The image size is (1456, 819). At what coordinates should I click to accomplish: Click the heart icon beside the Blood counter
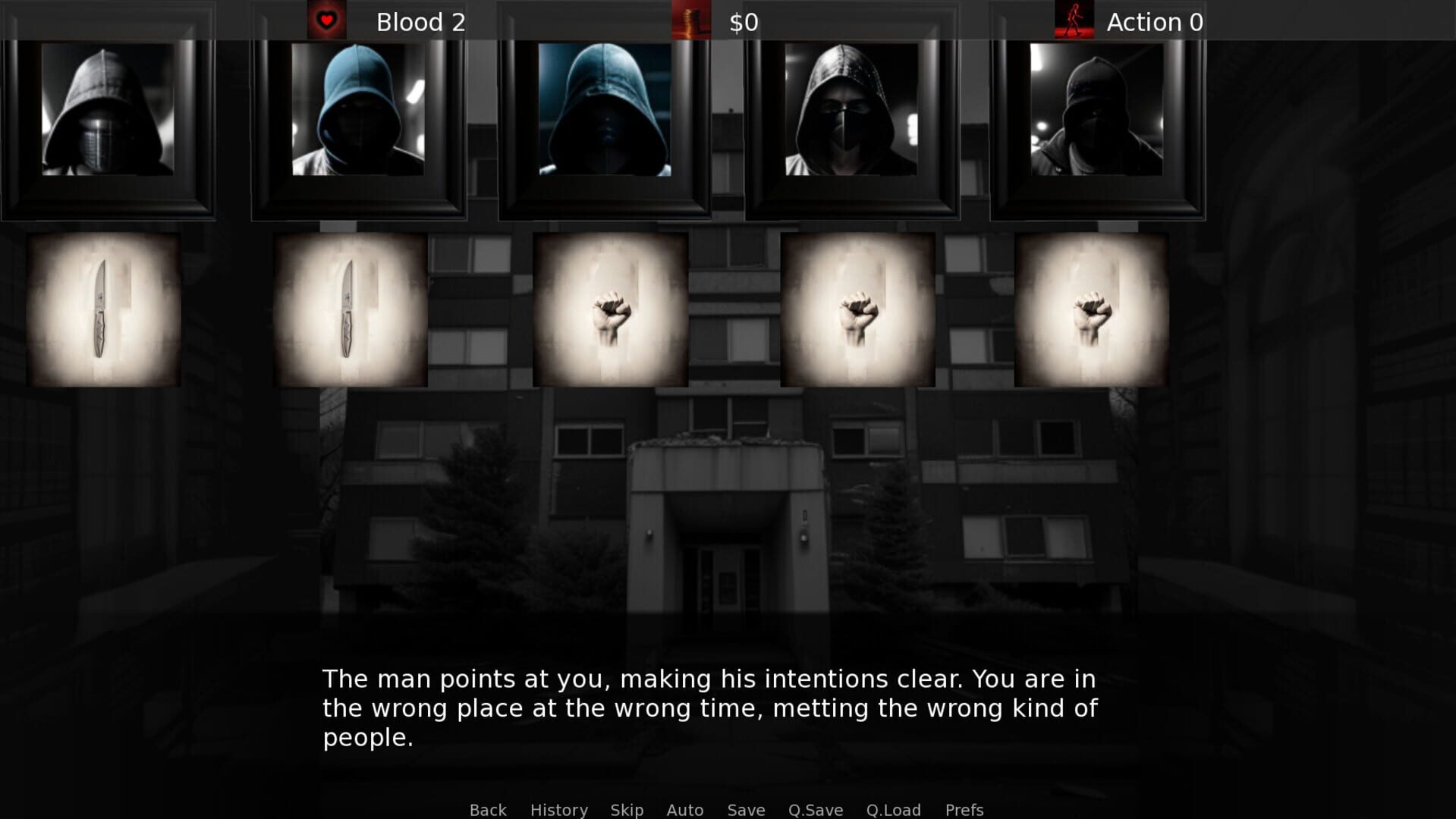[326, 20]
